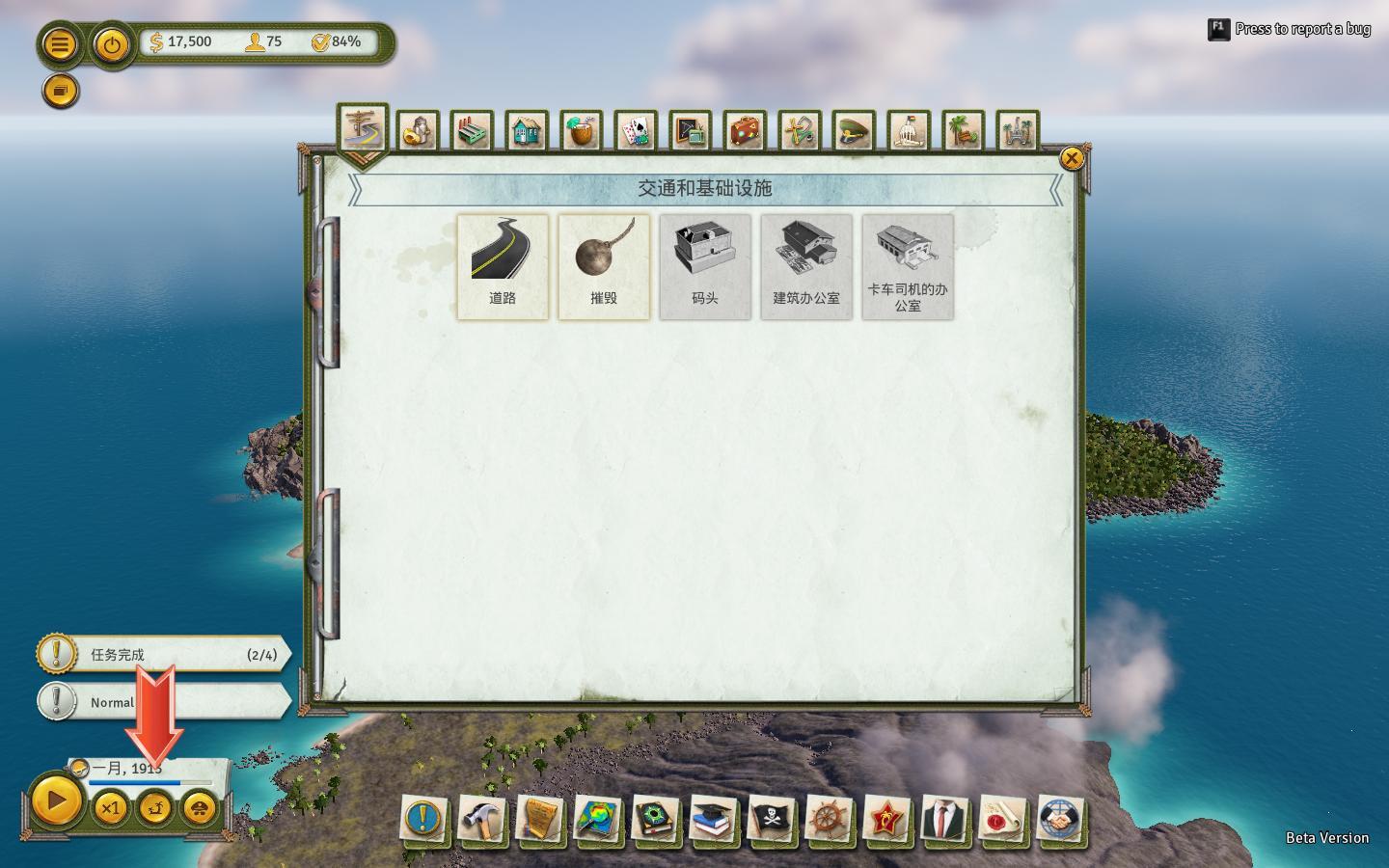Pick the 建筑办公室 construction office
1389x868 pixels.
[806, 265]
